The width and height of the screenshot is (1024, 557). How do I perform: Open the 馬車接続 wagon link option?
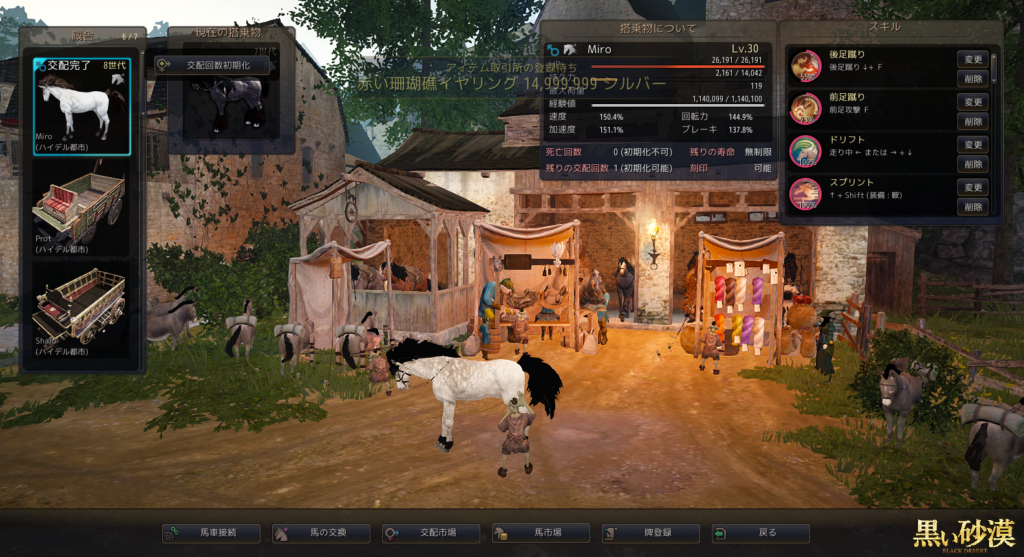pyautogui.click(x=211, y=533)
